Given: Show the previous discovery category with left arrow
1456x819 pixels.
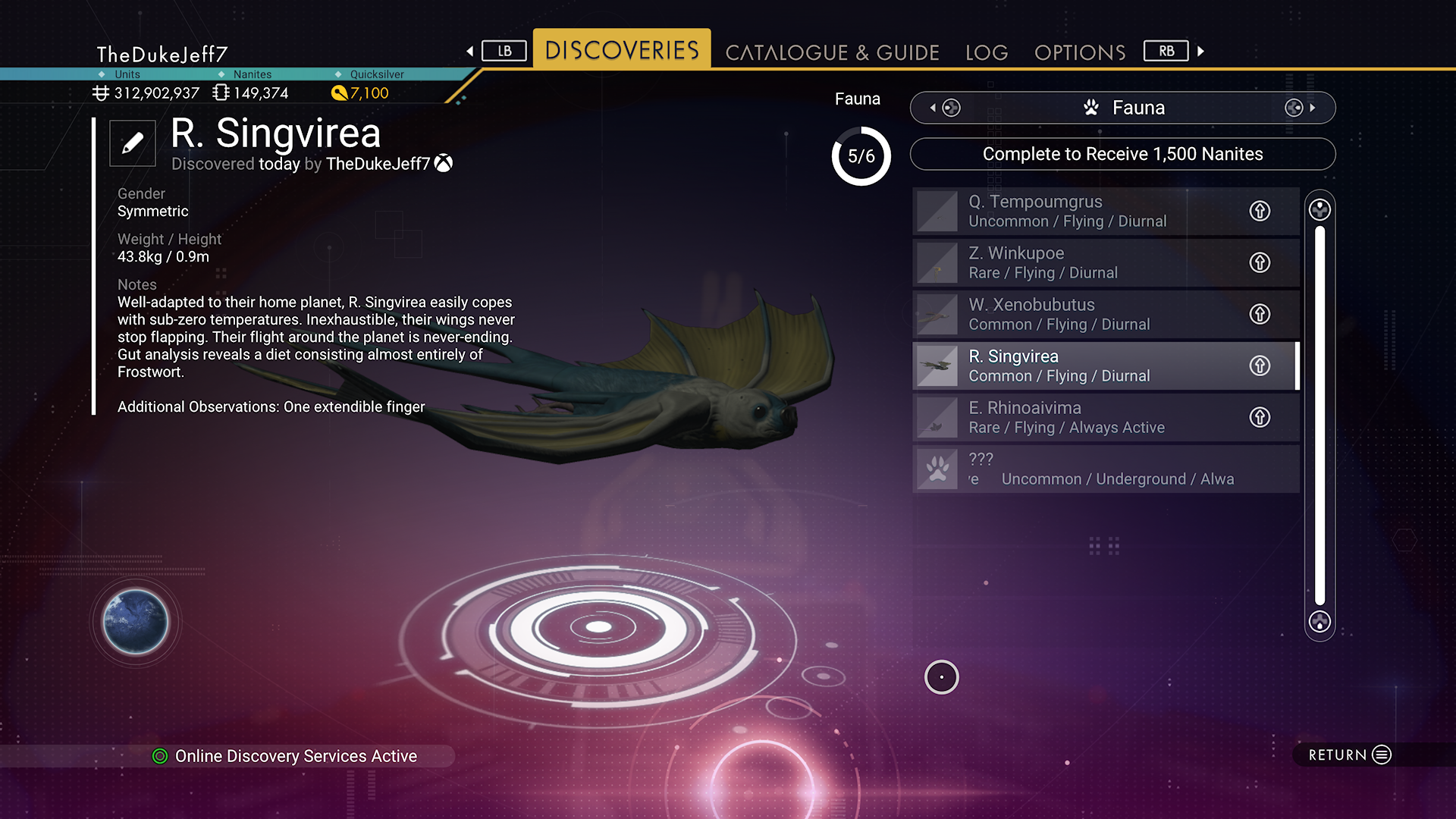Looking at the screenshot, I should [933, 108].
